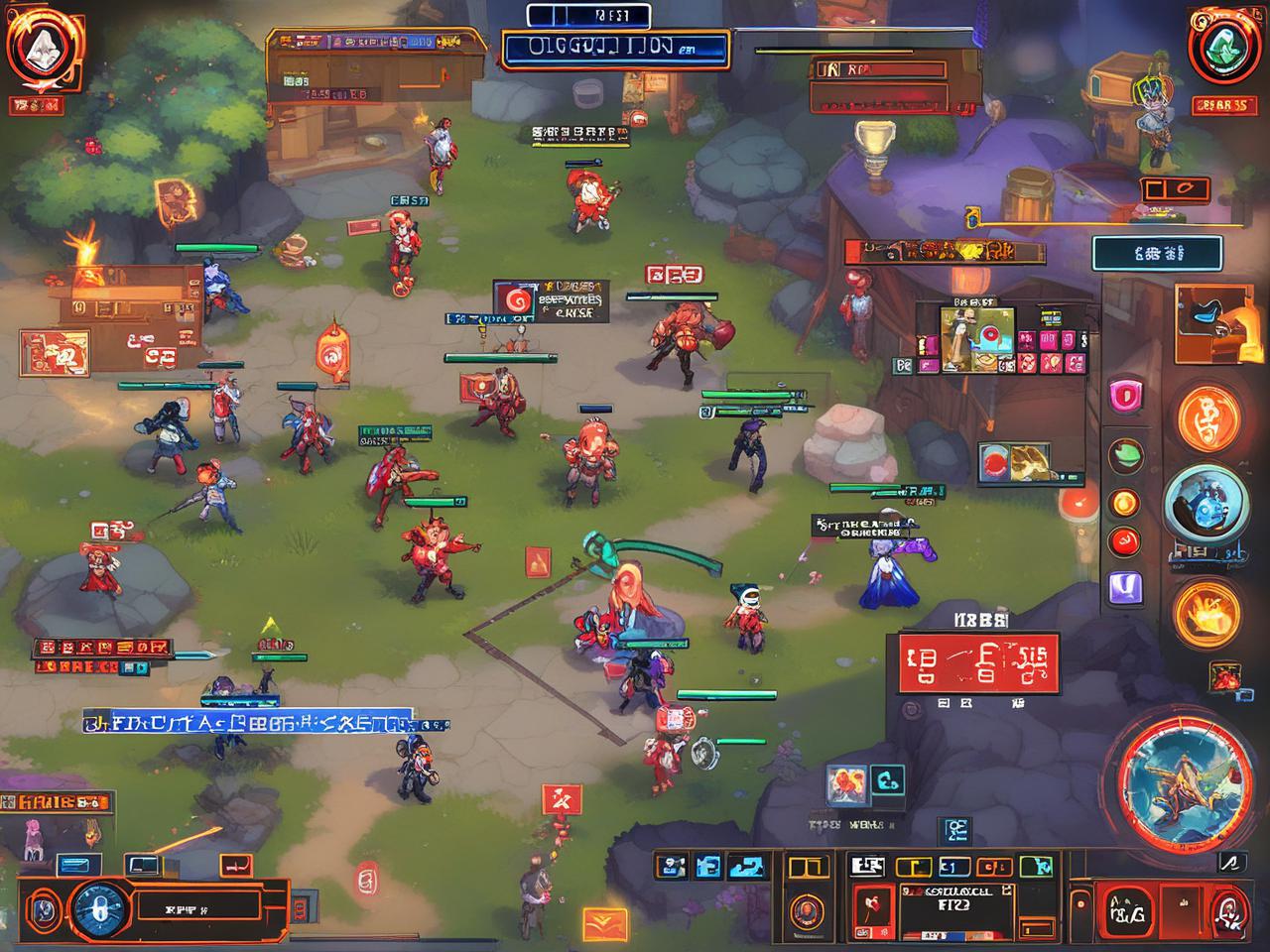The height and width of the screenshot is (952, 1270).
Task: Select the pink shield item slot
Action: 1125,397
